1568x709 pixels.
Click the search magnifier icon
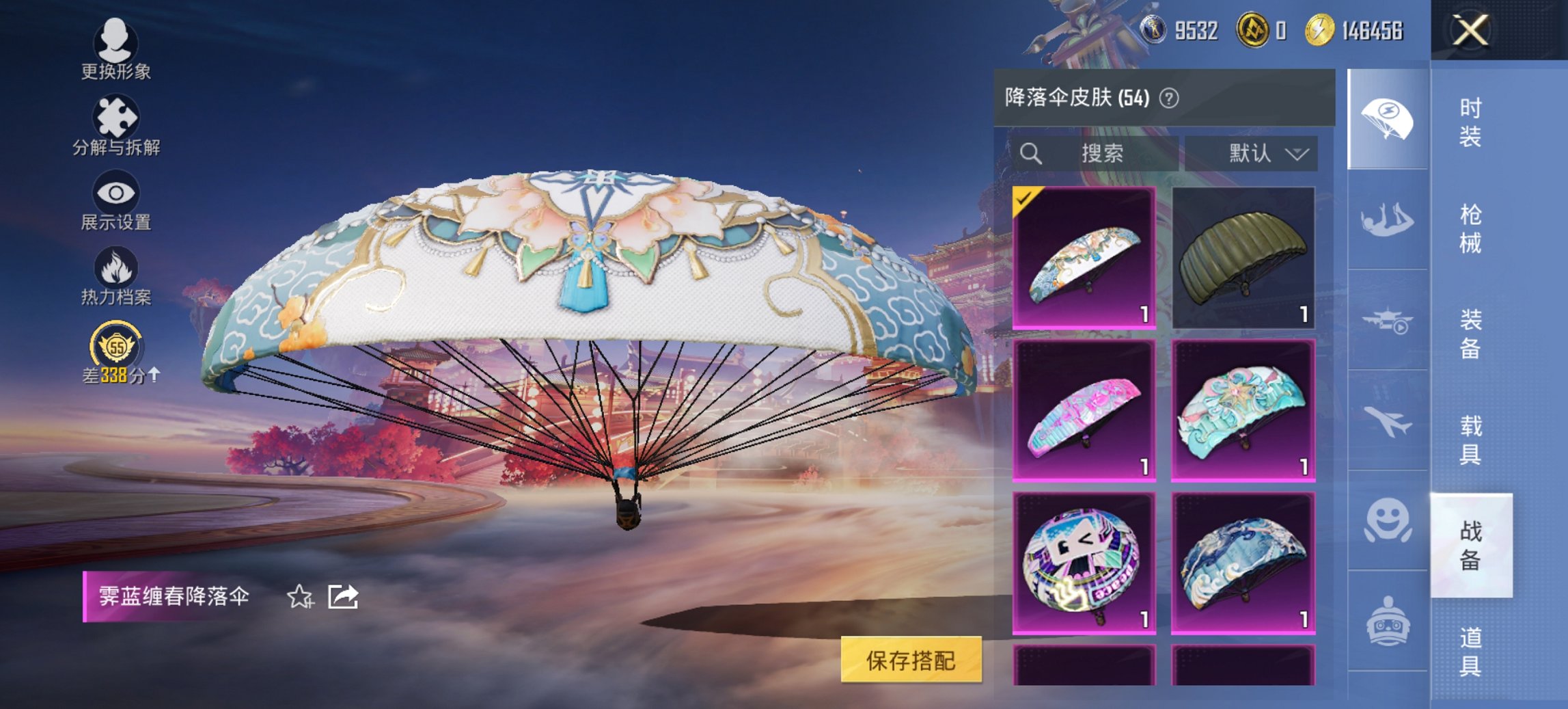point(1032,153)
